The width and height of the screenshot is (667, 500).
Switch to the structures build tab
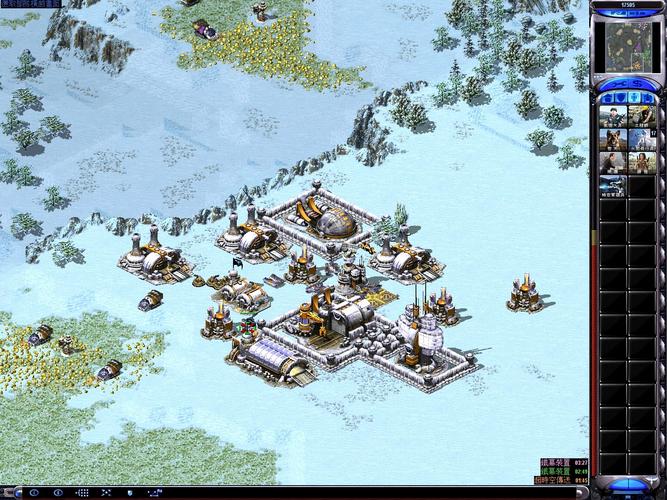pos(606,97)
